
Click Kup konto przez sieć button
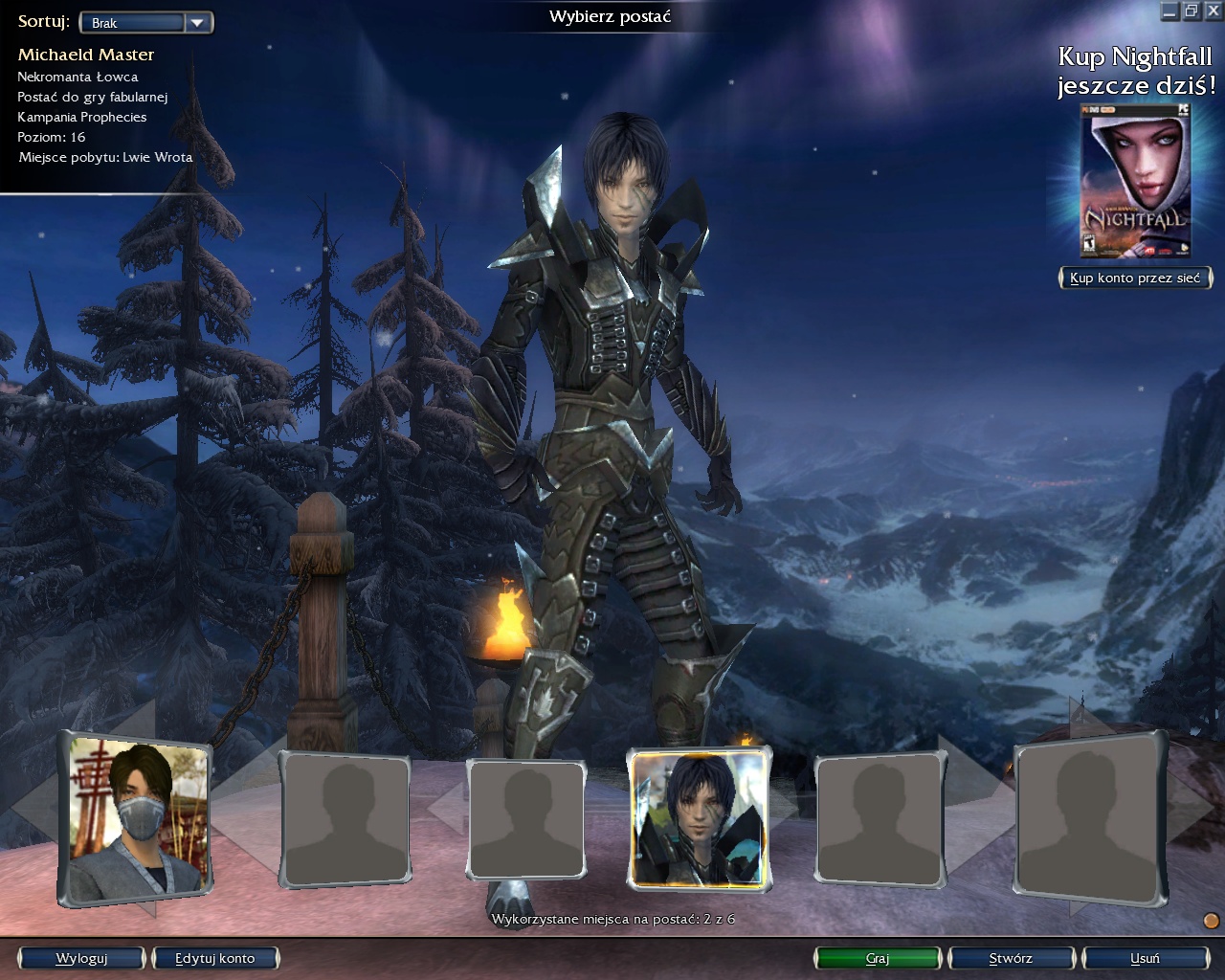(x=1135, y=278)
